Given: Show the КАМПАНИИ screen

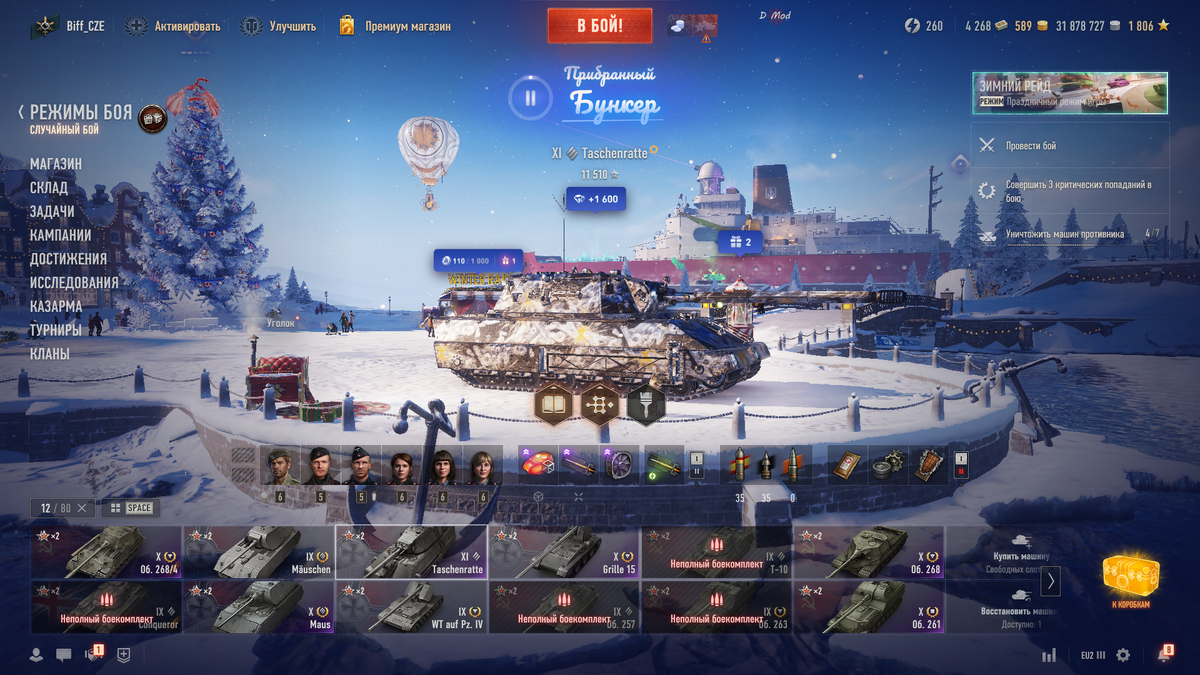Looking at the screenshot, I should [x=61, y=236].
